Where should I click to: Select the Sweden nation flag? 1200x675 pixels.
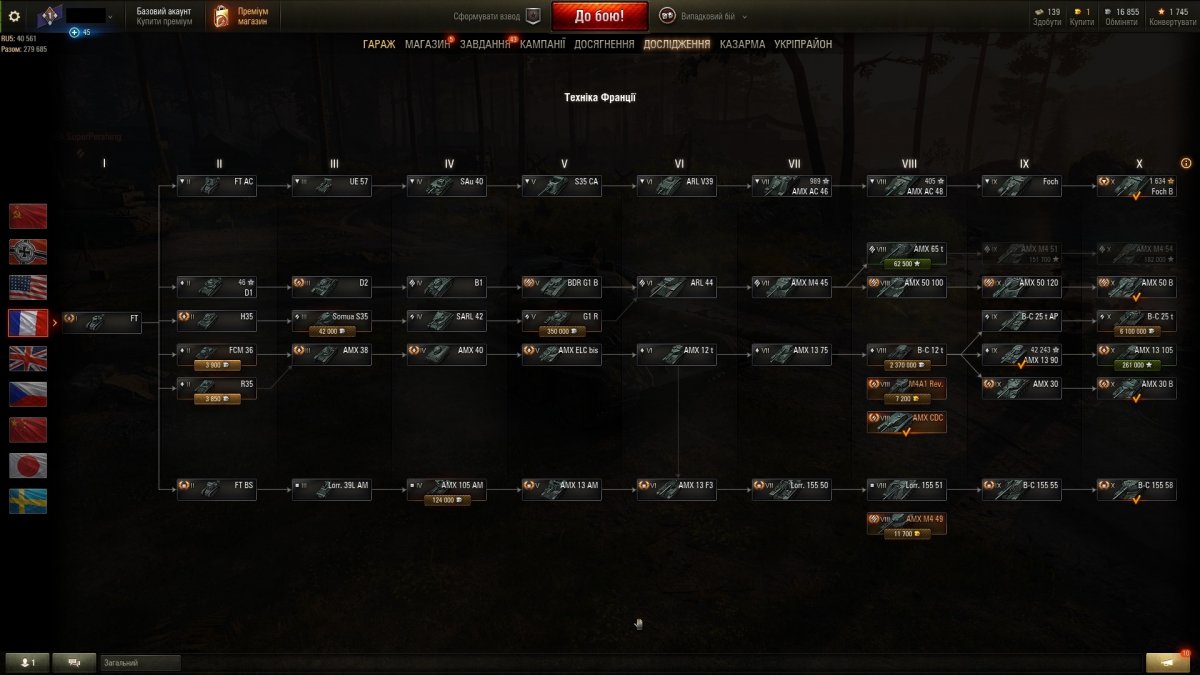(x=28, y=501)
